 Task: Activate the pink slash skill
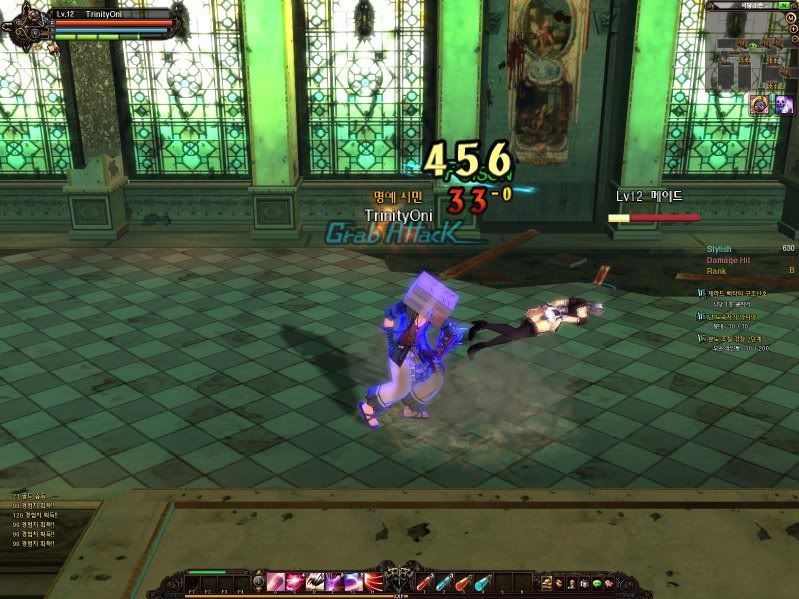click(x=274, y=582)
